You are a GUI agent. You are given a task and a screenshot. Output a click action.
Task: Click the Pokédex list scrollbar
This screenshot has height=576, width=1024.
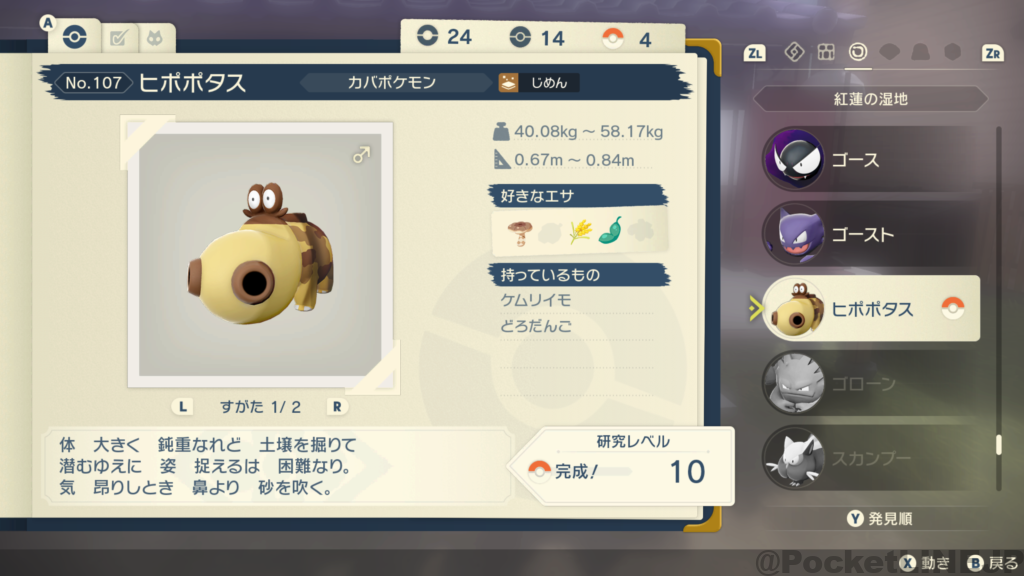coord(997,445)
